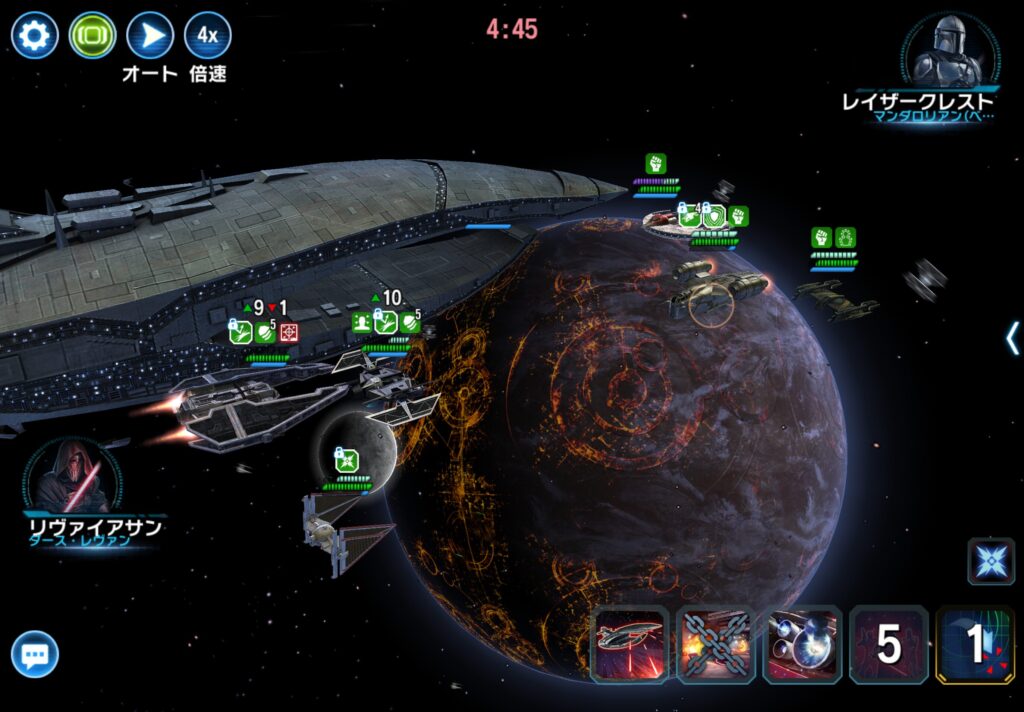Viewport: 1024px width, 712px height.
Task: Select the ability on 5-turn cooldown
Action: (x=888, y=645)
